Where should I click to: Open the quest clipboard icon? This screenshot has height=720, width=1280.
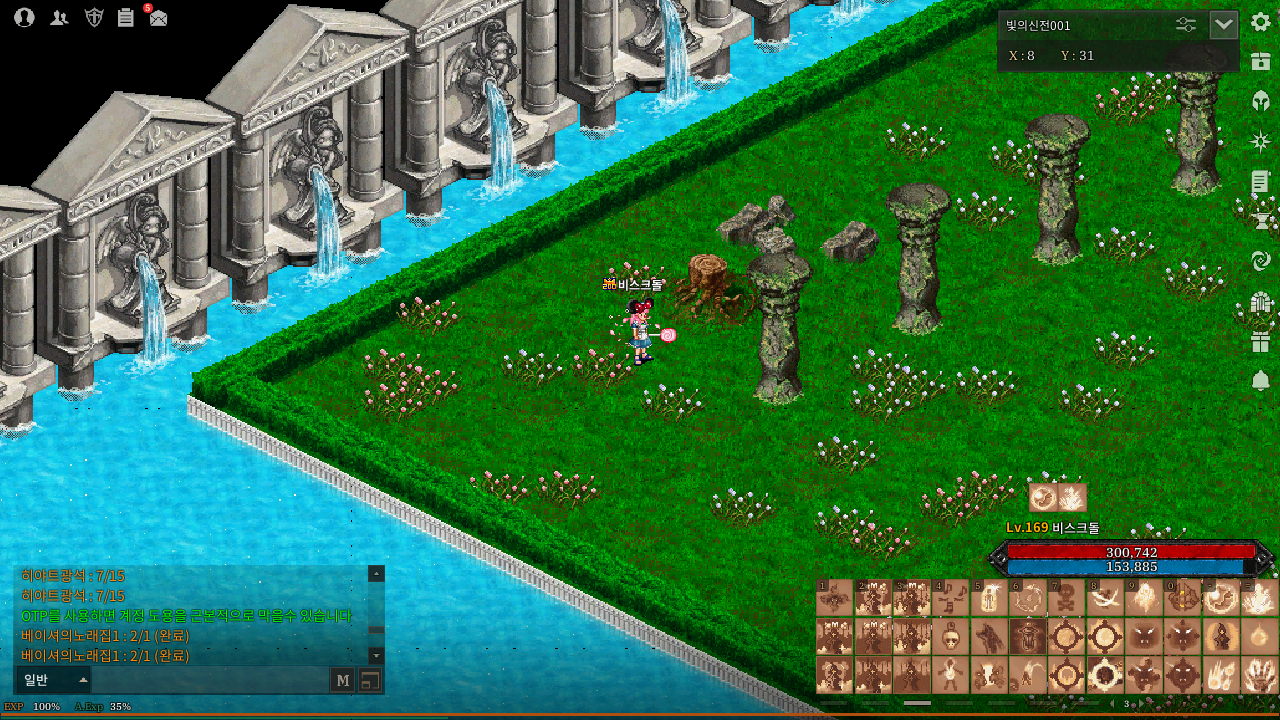click(126, 17)
